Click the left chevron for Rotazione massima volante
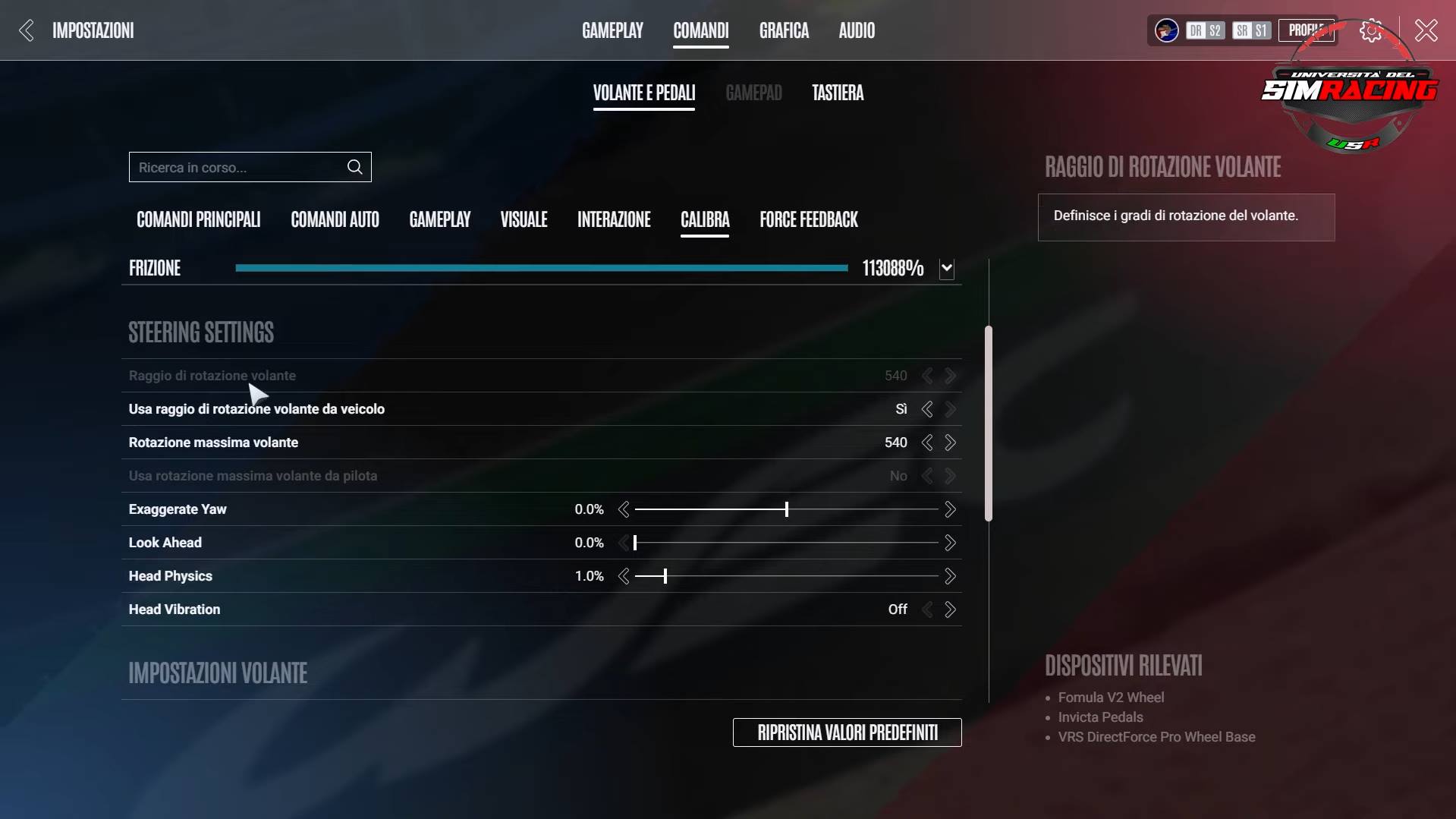 point(927,443)
